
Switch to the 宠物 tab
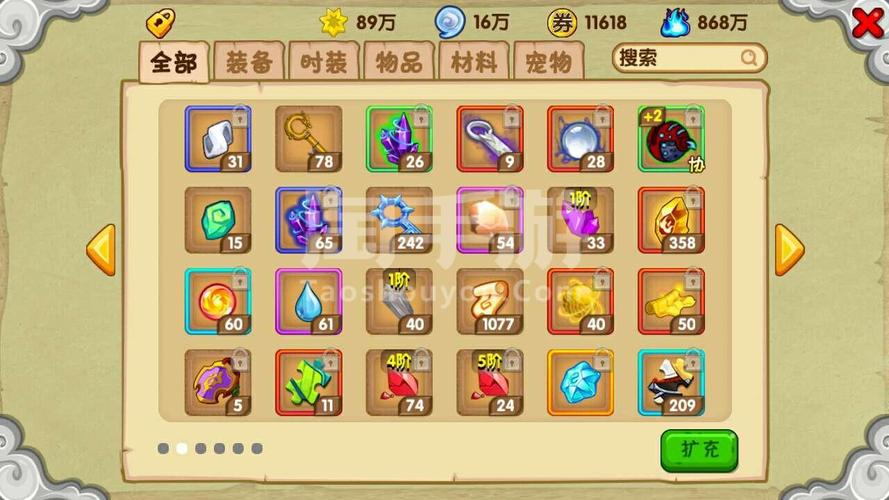click(x=548, y=62)
